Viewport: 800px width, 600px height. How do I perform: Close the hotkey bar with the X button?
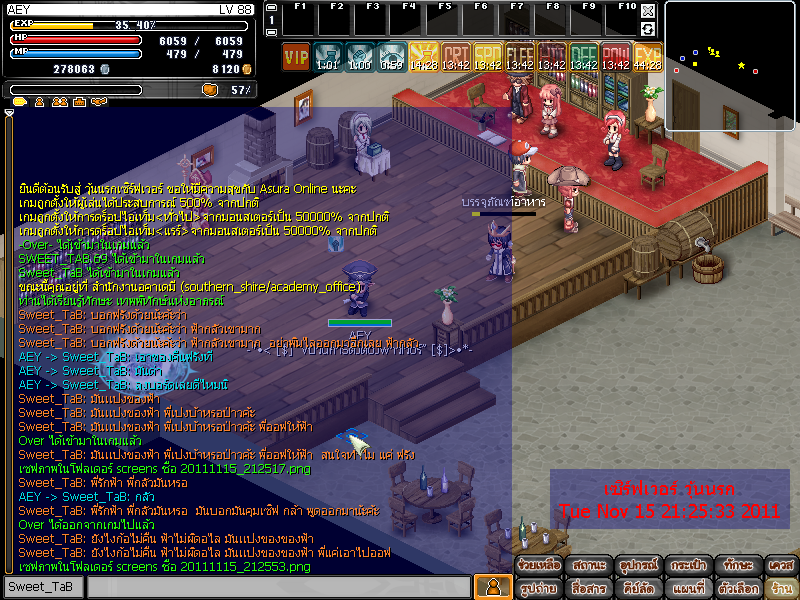648,10
